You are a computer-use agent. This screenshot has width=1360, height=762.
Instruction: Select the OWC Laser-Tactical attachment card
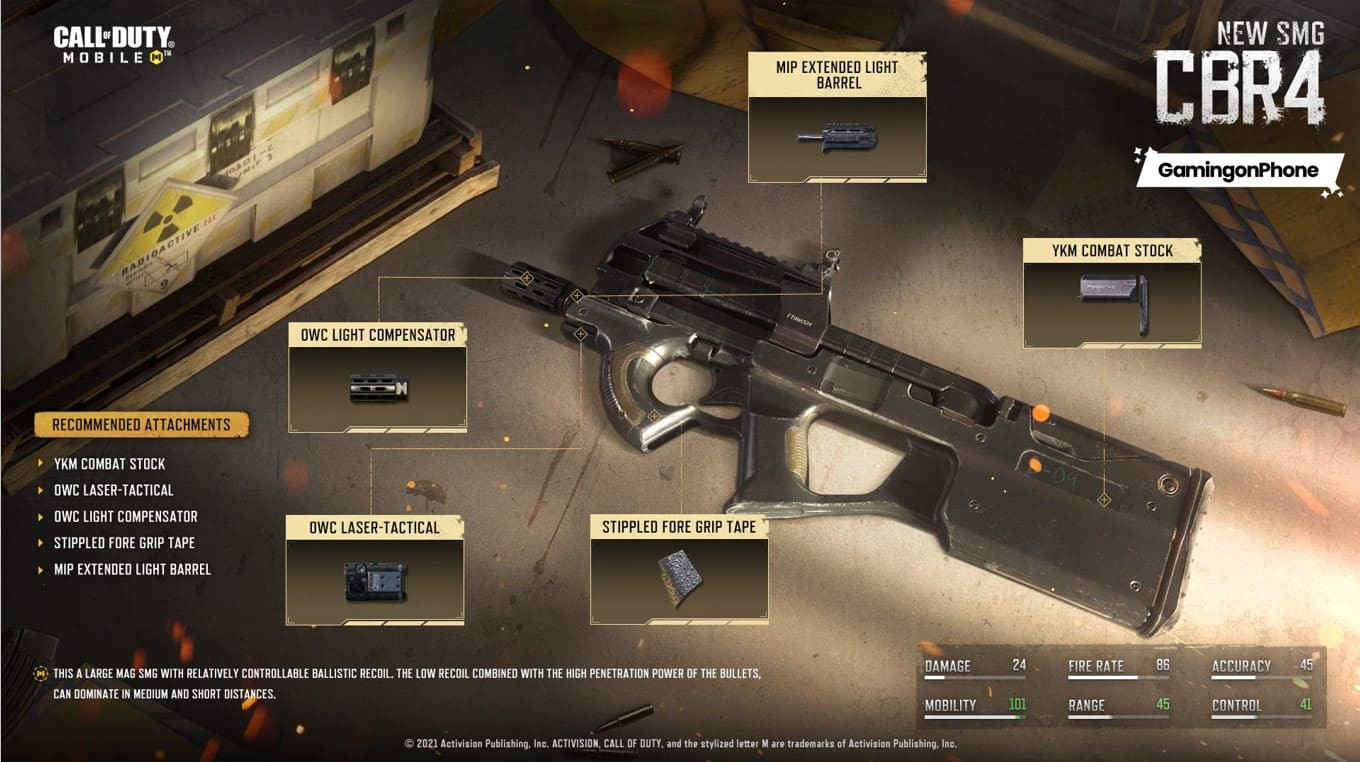(x=375, y=570)
